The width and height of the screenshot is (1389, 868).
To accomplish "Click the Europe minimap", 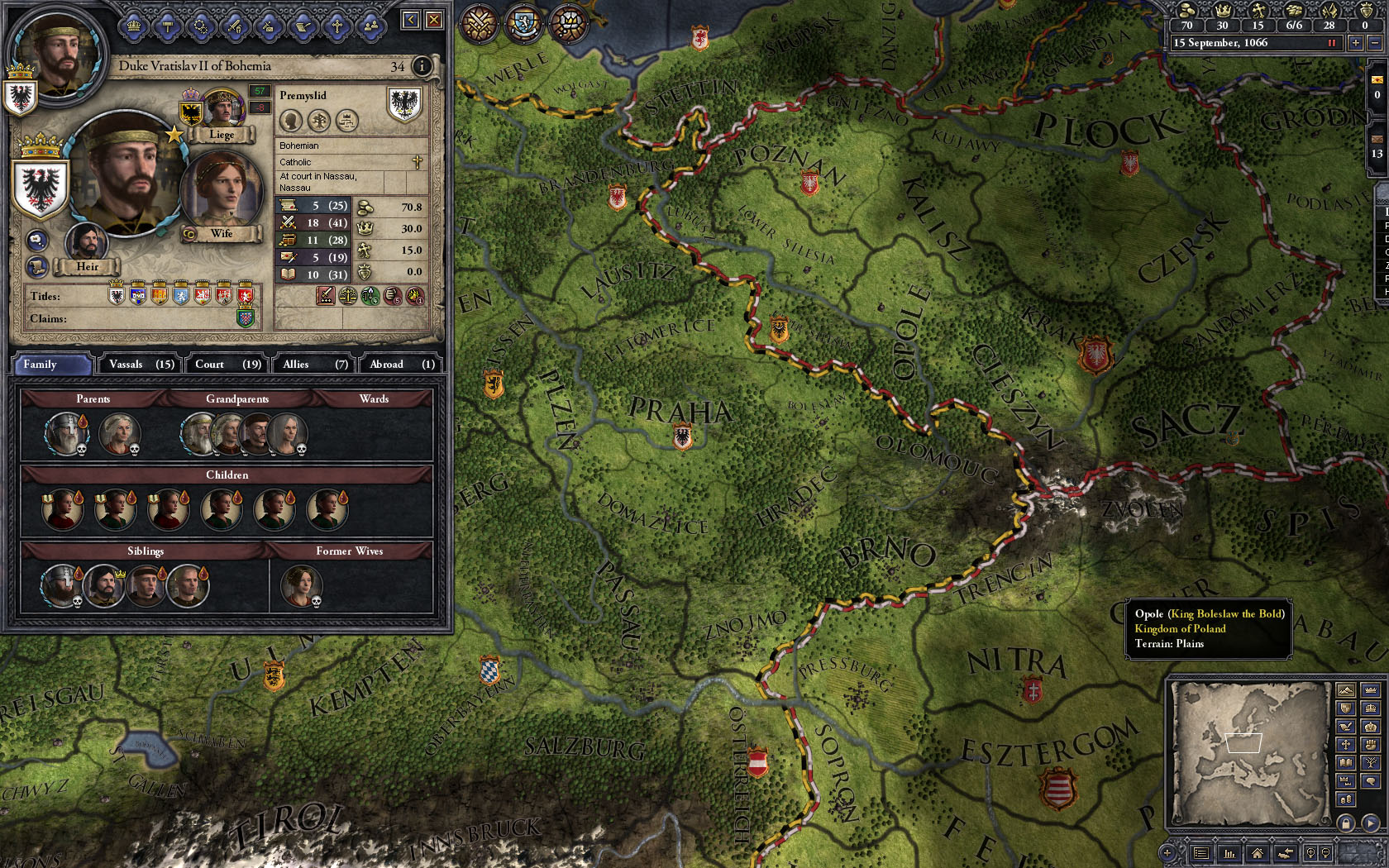I will pos(1248,752).
